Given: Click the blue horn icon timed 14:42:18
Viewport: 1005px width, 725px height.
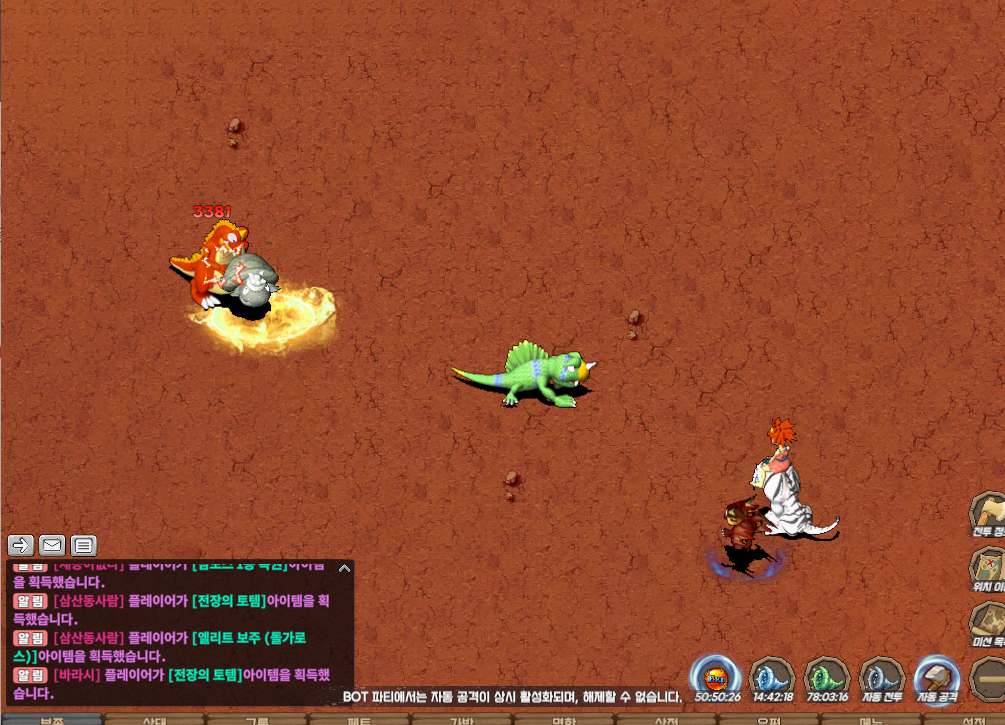Looking at the screenshot, I should point(772,676).
